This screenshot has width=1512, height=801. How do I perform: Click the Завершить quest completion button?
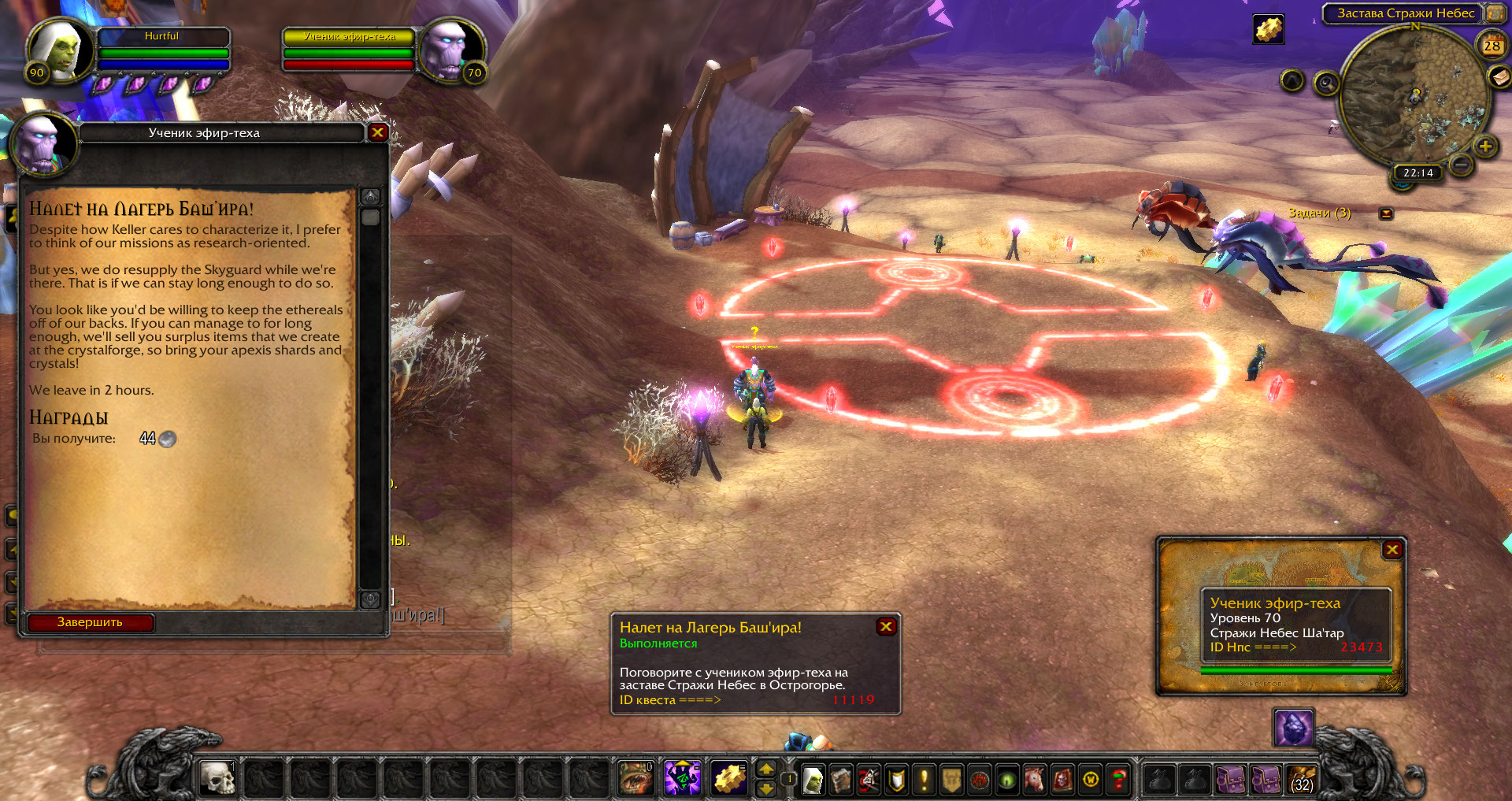point(90,622)
